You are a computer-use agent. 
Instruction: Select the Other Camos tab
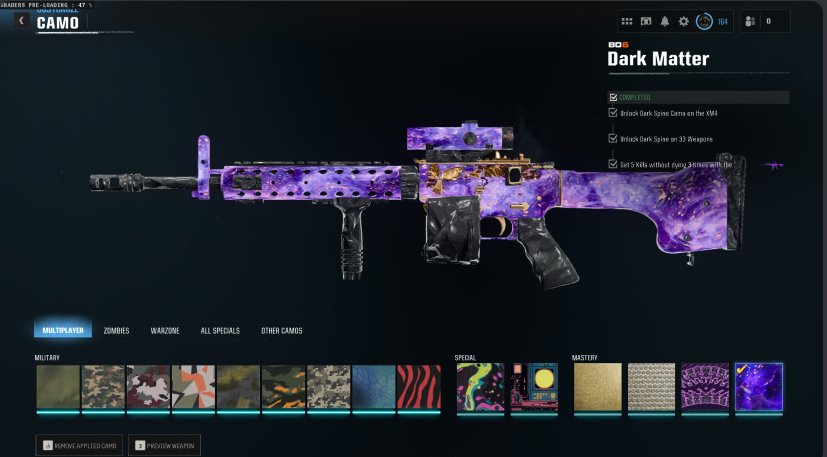(x=281, y=330)
